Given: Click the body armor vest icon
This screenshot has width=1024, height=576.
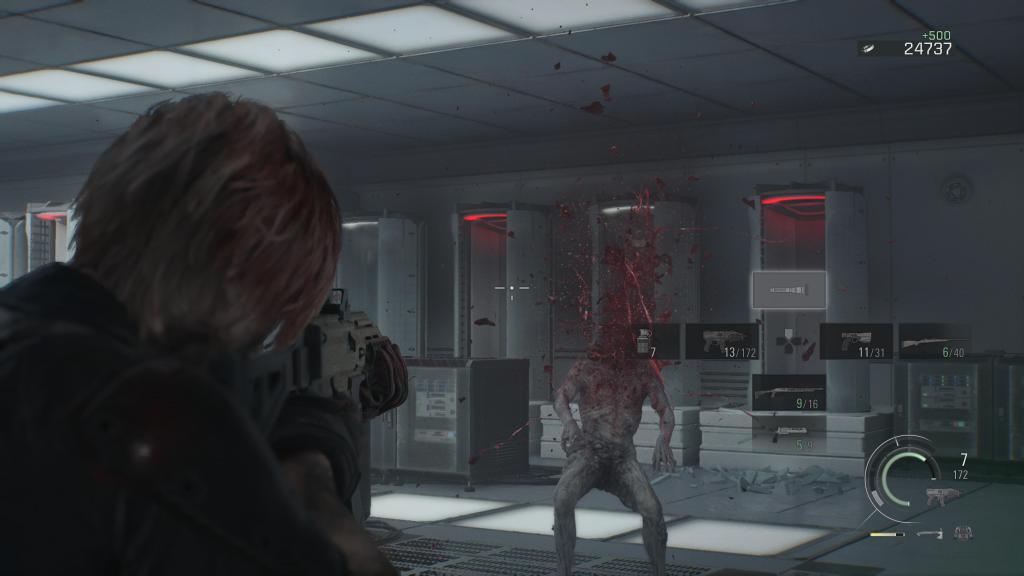Looking at the screenshot, I should click(963, 533).
